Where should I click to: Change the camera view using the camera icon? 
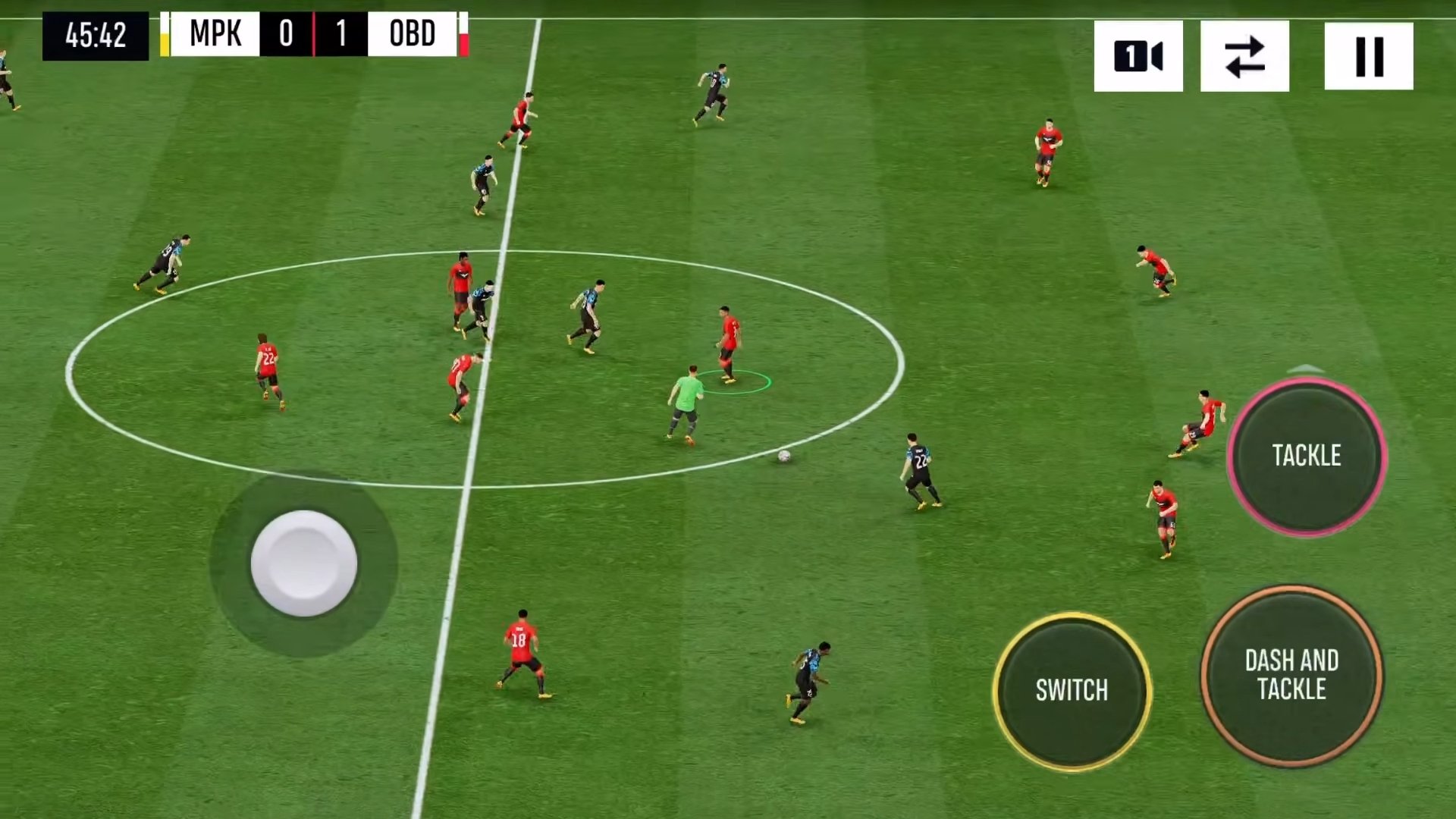[1137, 56]
